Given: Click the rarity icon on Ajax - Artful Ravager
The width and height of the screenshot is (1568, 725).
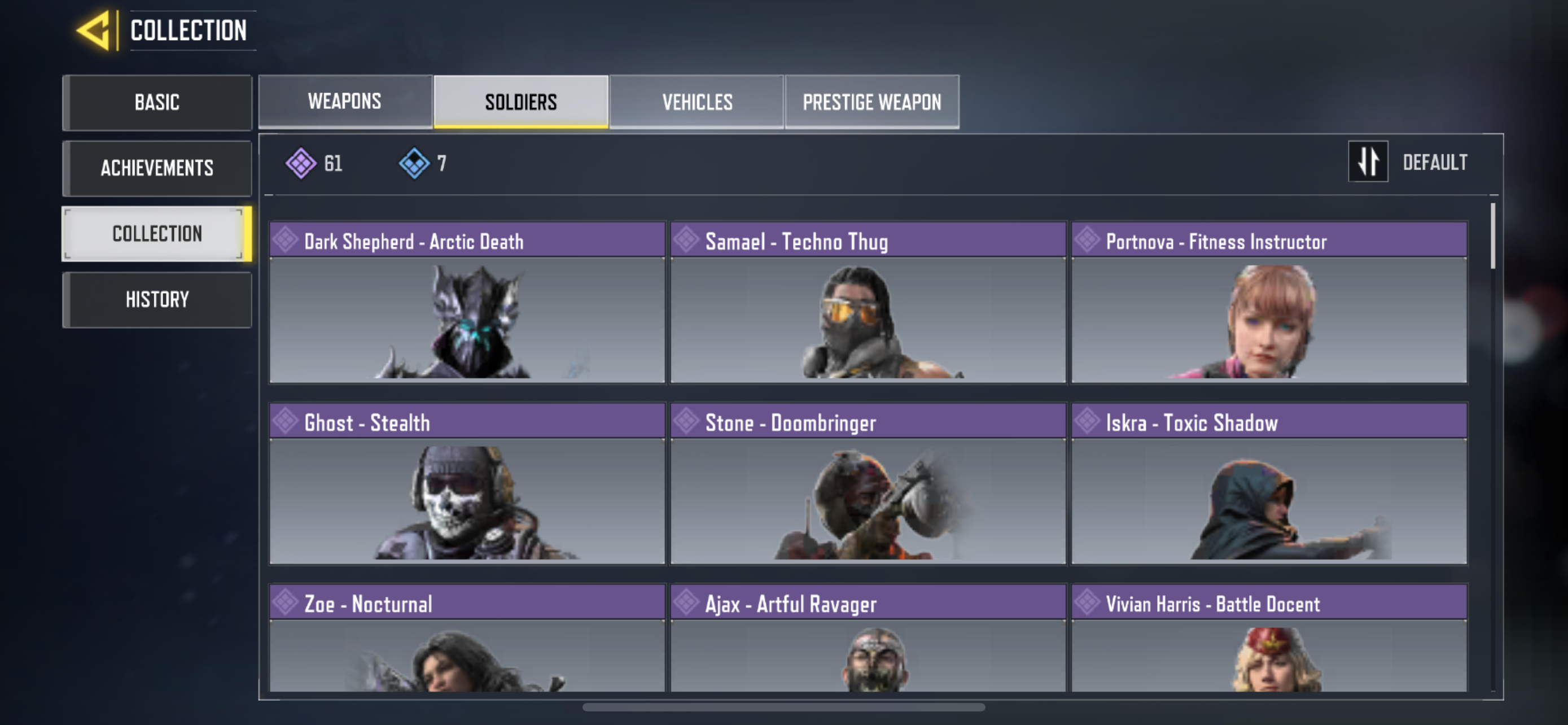Looking at the screenshot, I should [x=687, y=602].
